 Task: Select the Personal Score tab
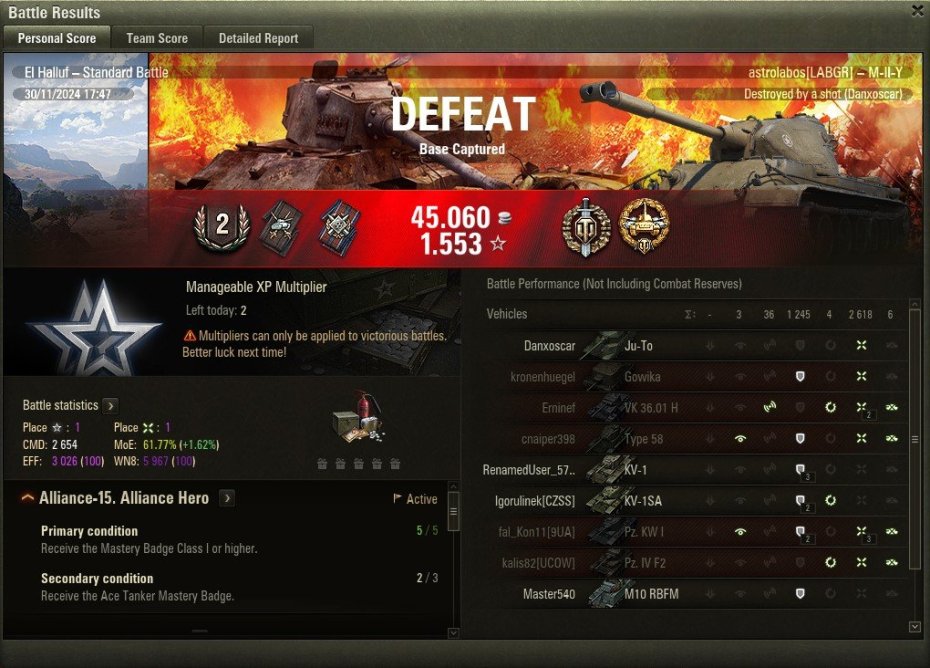57,38
